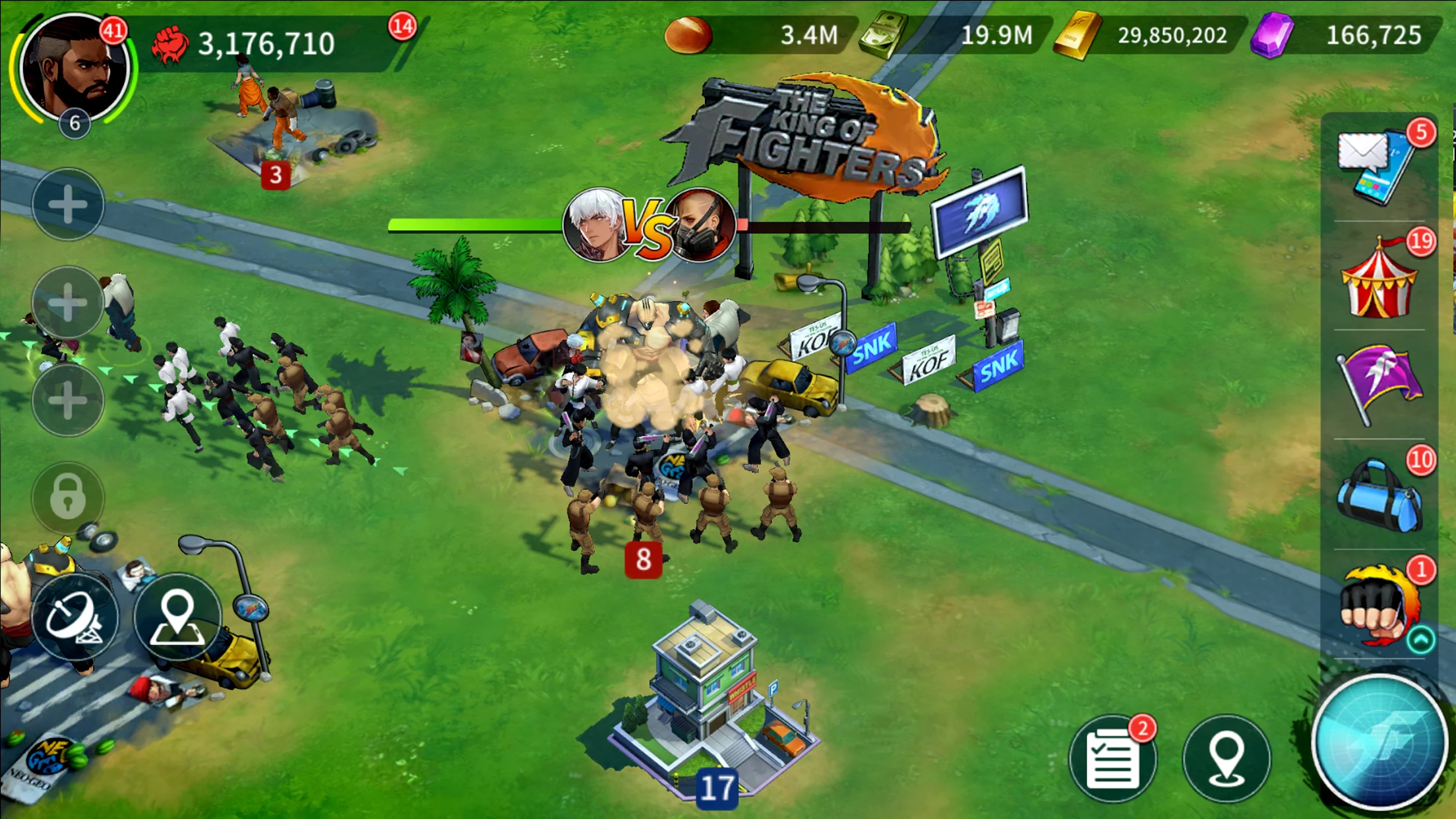
Task: Tap the map pin button by satellite dish
Action: [177, 618]
